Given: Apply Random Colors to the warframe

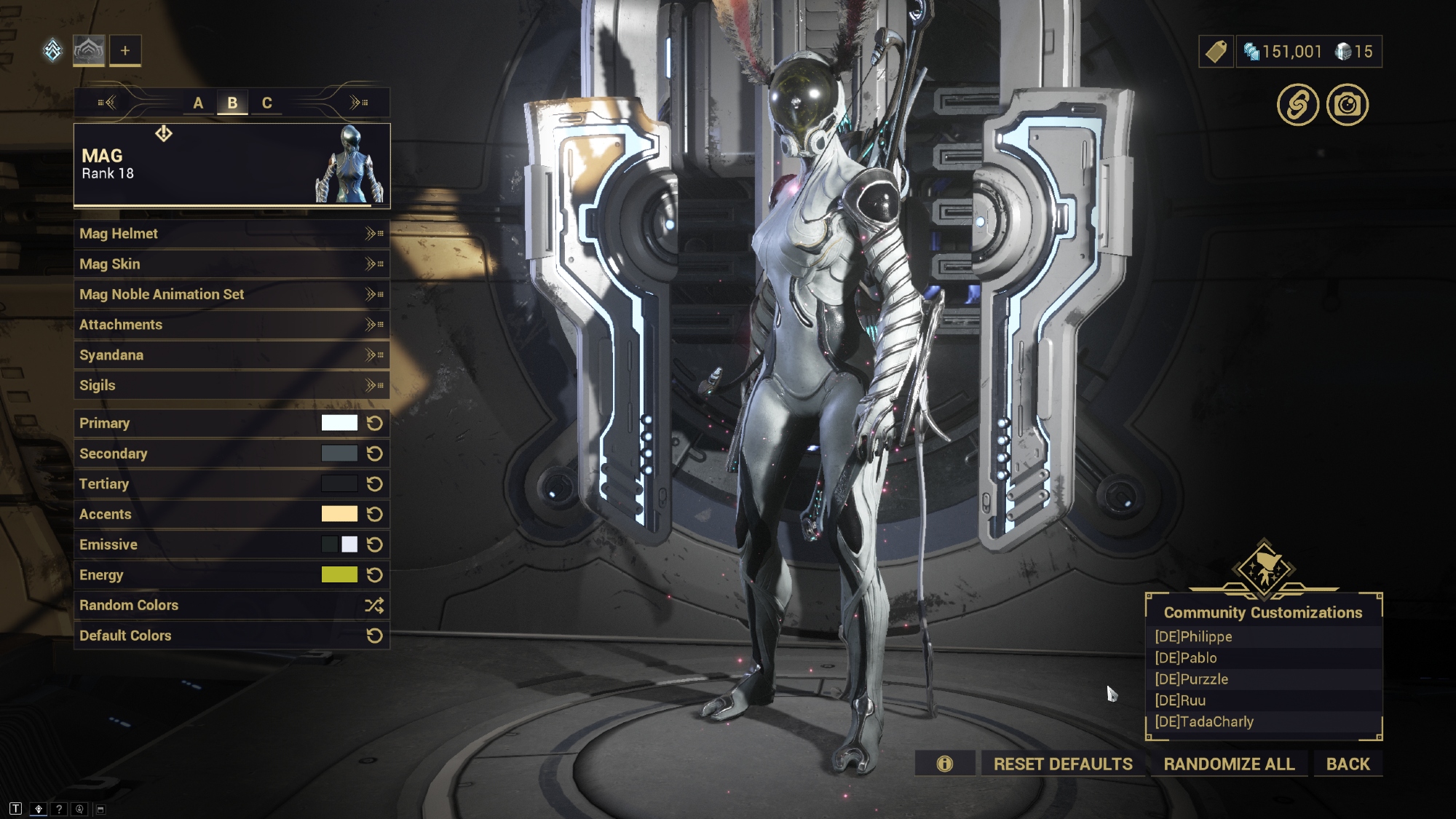Looking at the screenshot, I should (231, 605).
